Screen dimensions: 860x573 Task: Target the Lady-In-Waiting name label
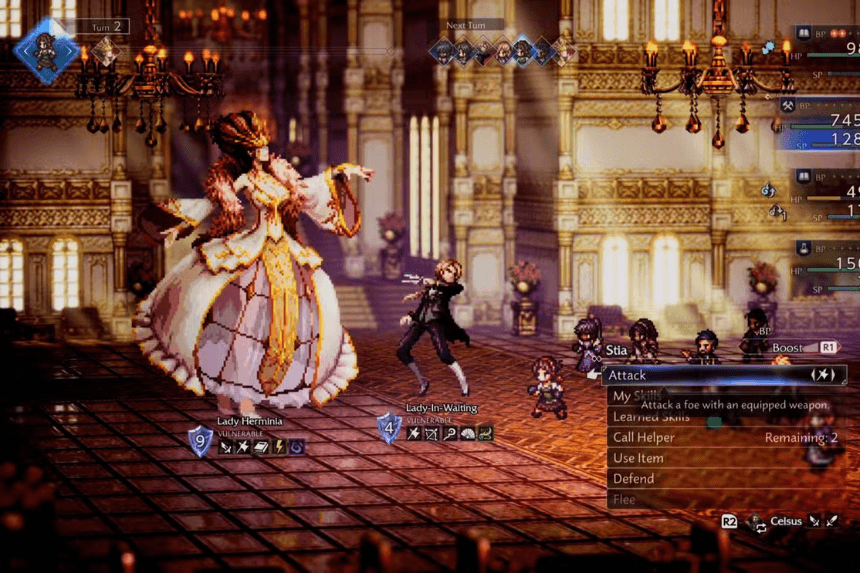(x=441, y=408)
